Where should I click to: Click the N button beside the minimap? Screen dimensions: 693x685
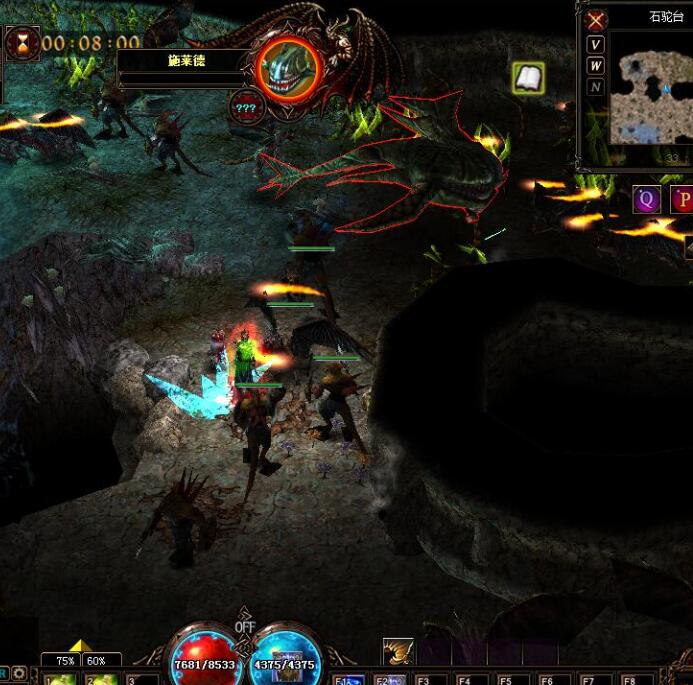click(x=596, y=87)
